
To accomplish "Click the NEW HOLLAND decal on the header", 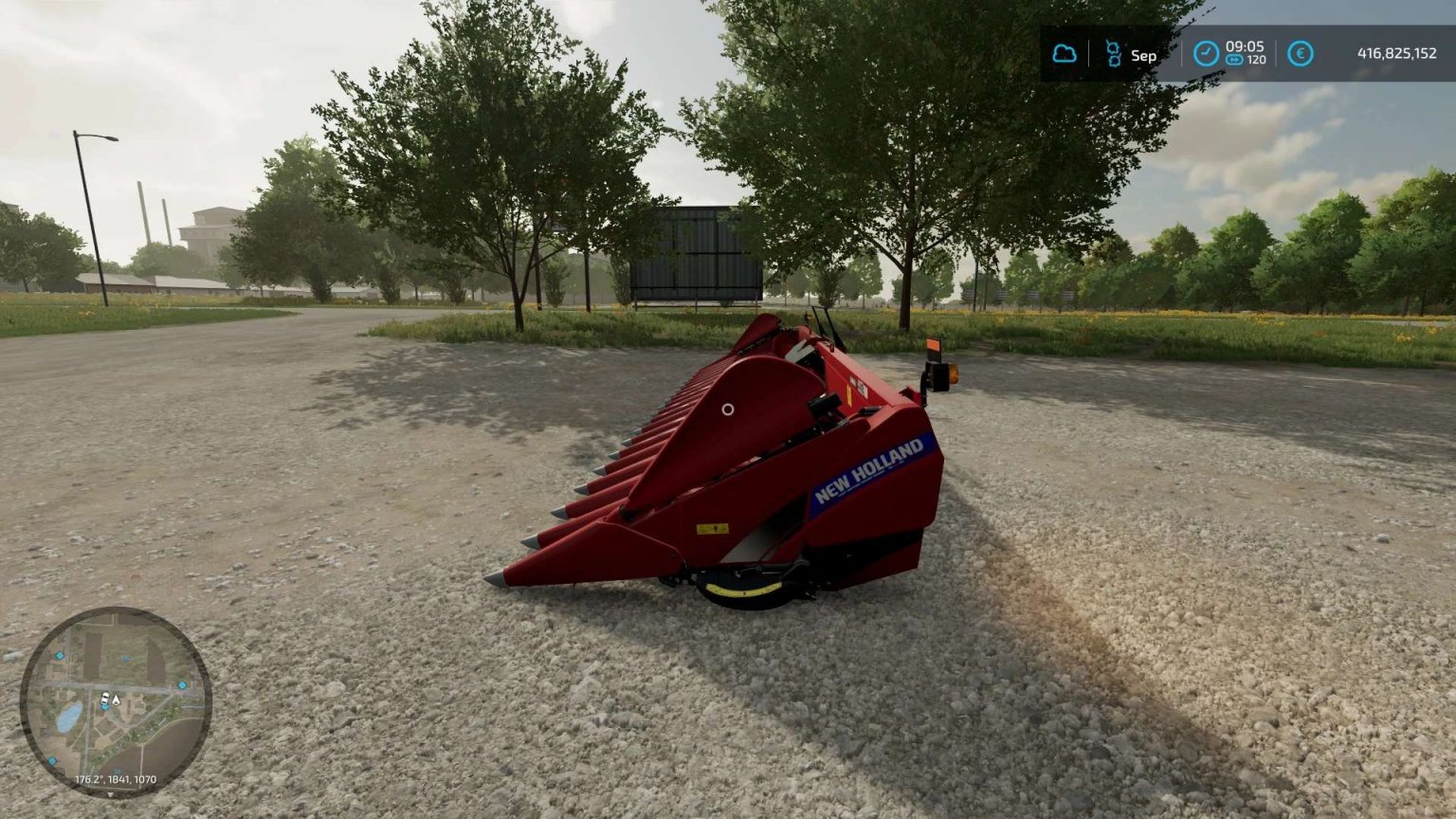I will click(x=870, y=465).
